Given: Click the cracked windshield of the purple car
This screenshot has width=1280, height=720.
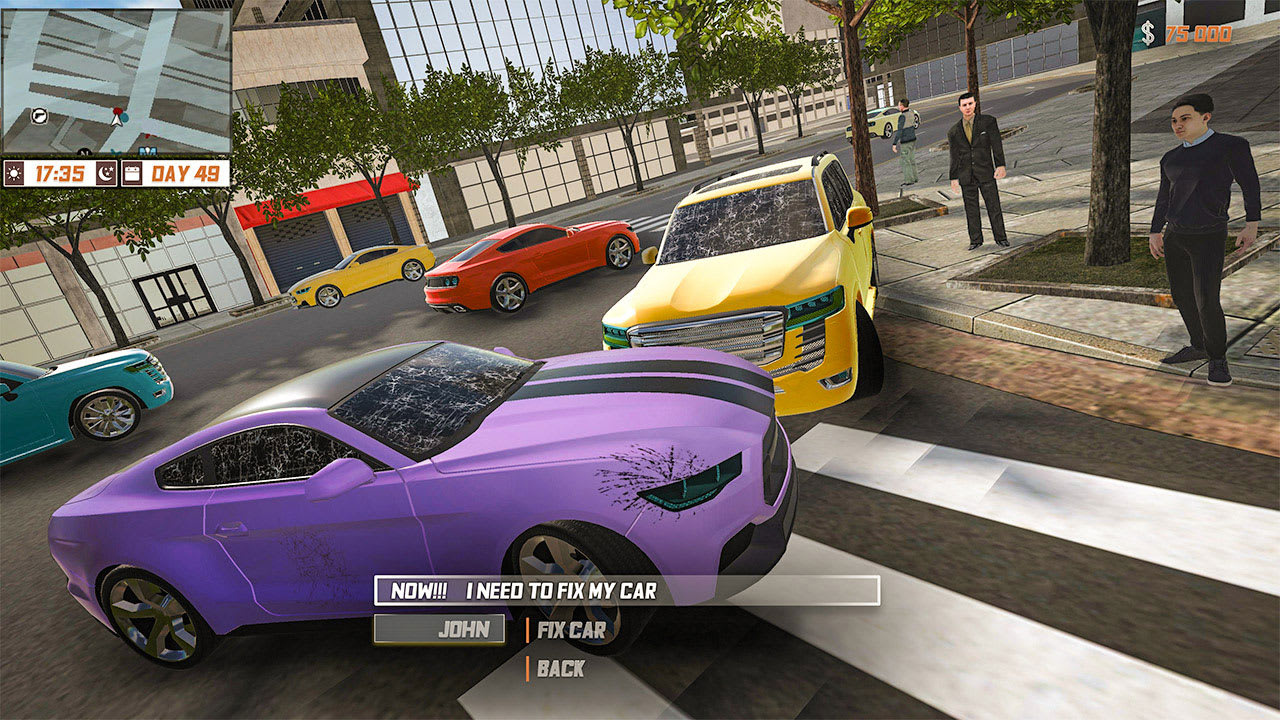Looking at the screenshot, I should coord(420,400).
